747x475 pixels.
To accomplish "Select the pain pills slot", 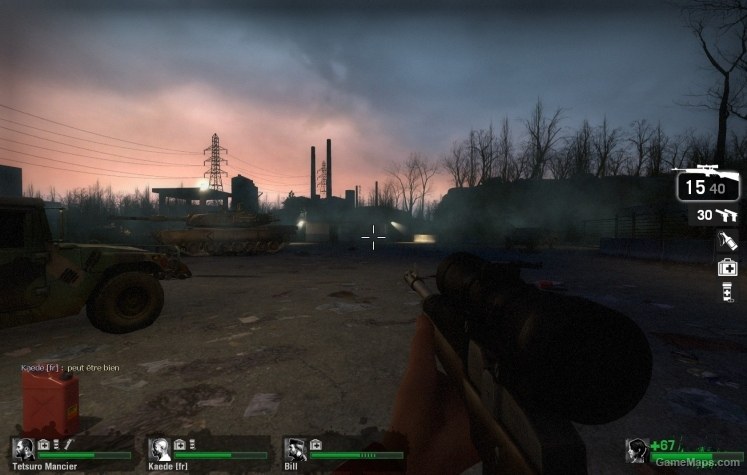I will 727,292.
